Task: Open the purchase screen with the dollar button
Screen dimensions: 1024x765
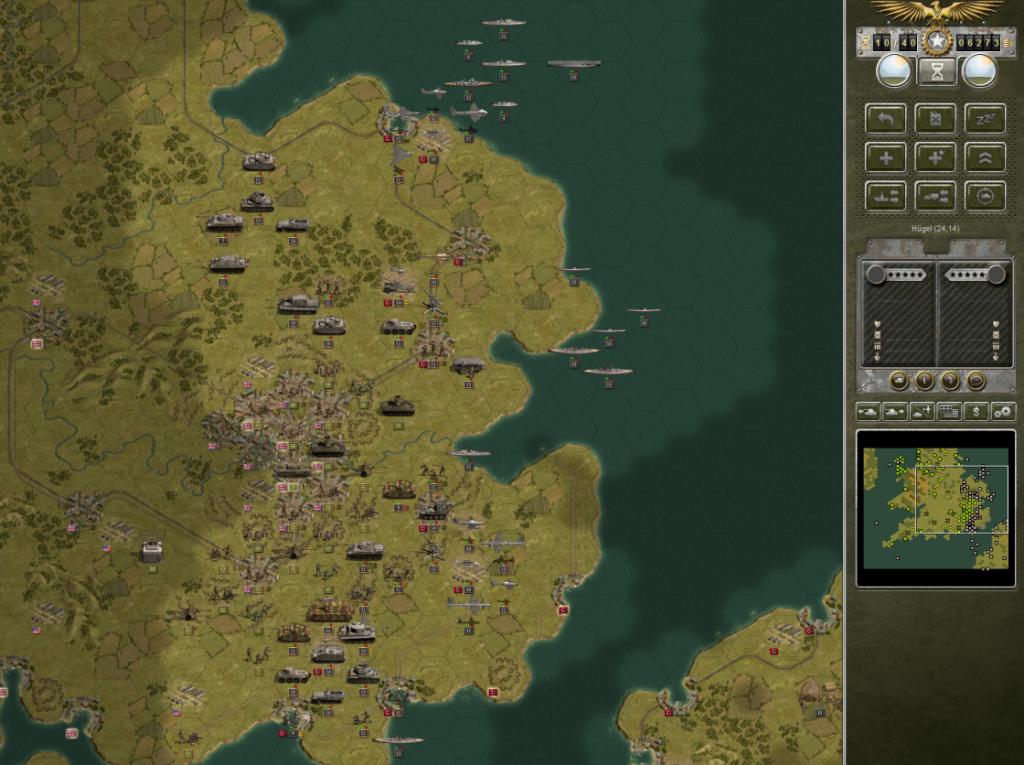Action: [x=976, y=411]
